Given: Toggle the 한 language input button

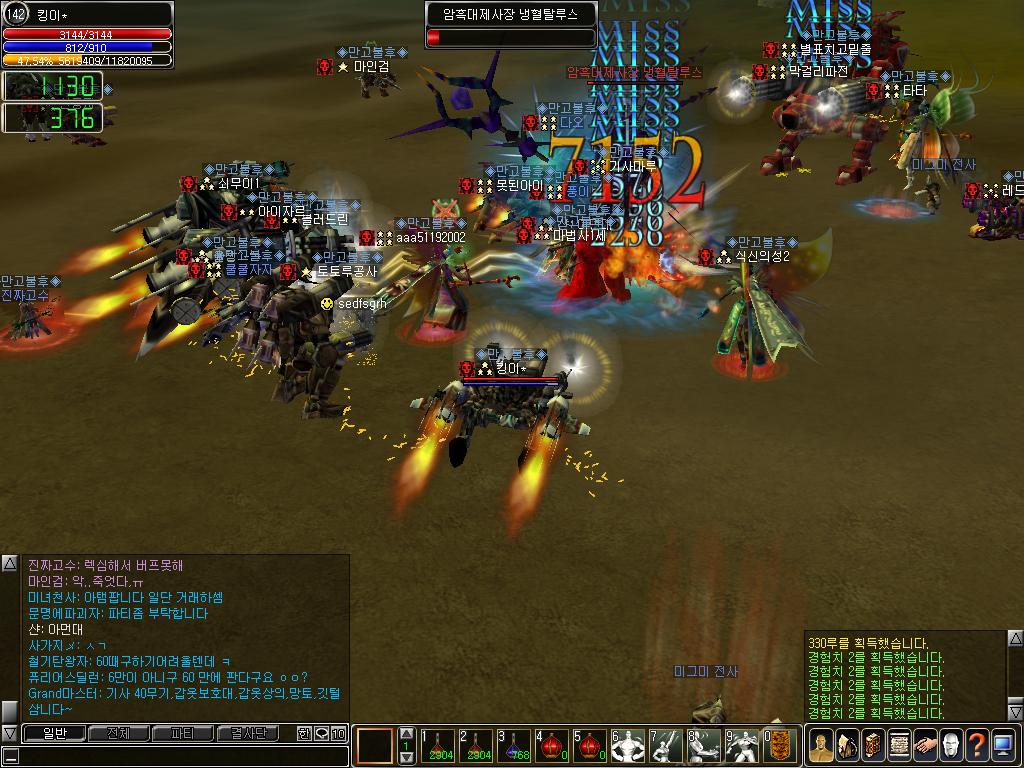Looking at the screenshot, I should 304,733.
